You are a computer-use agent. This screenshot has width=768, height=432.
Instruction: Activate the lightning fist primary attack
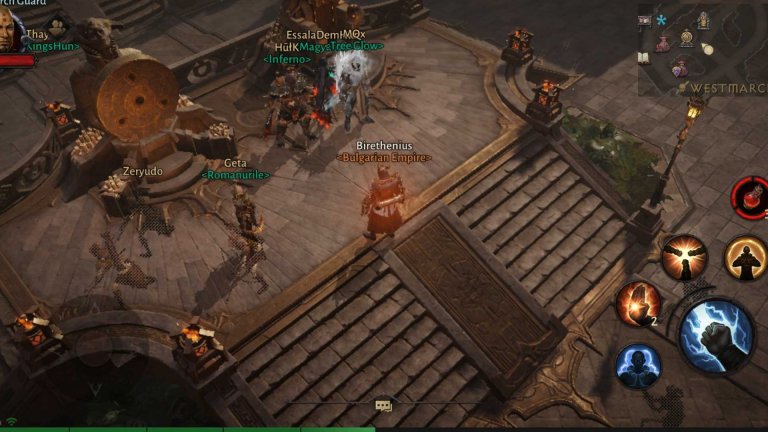[x=716, y=335]
